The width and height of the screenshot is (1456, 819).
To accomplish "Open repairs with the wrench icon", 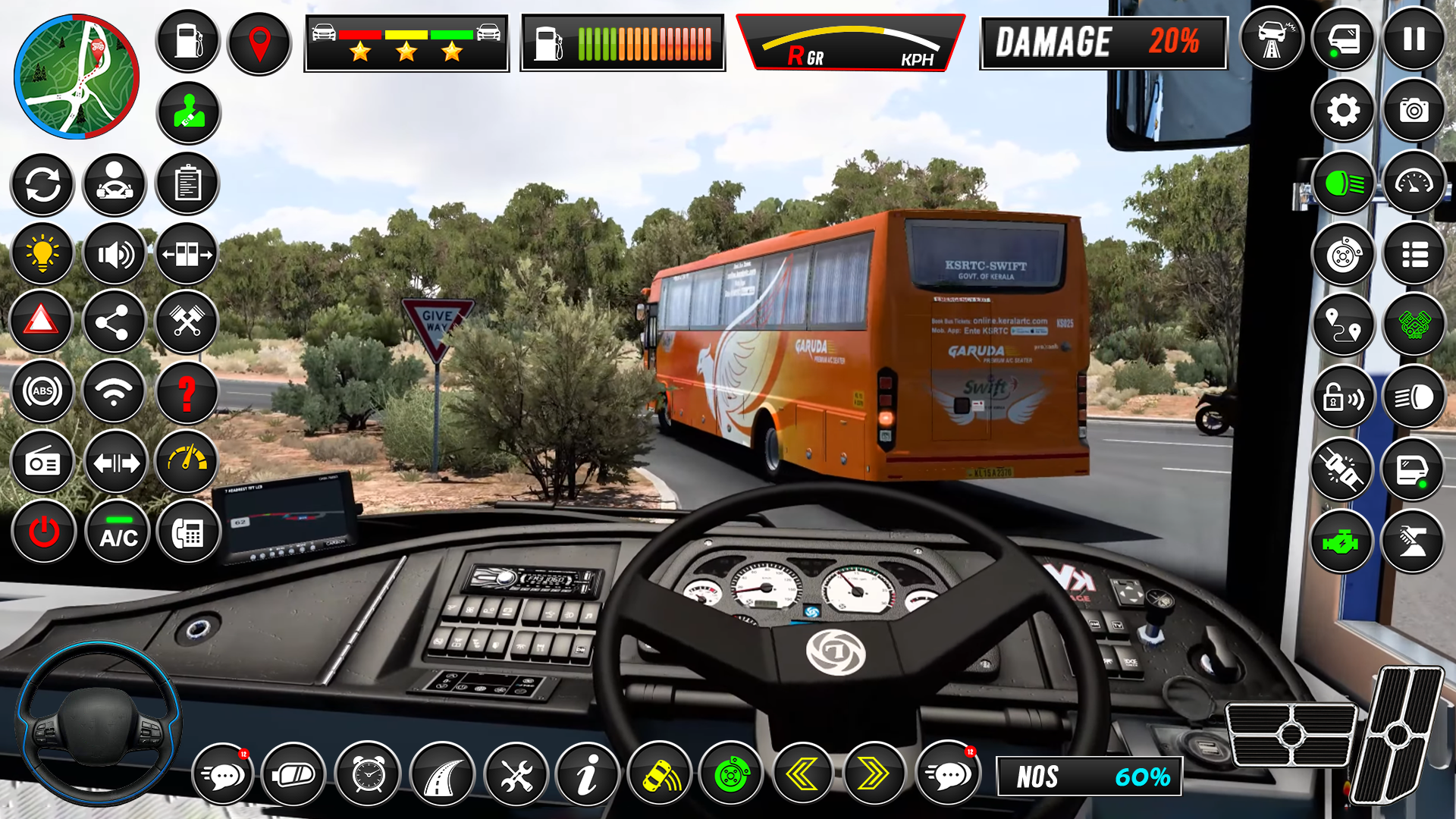I will [x=519, y=774].
